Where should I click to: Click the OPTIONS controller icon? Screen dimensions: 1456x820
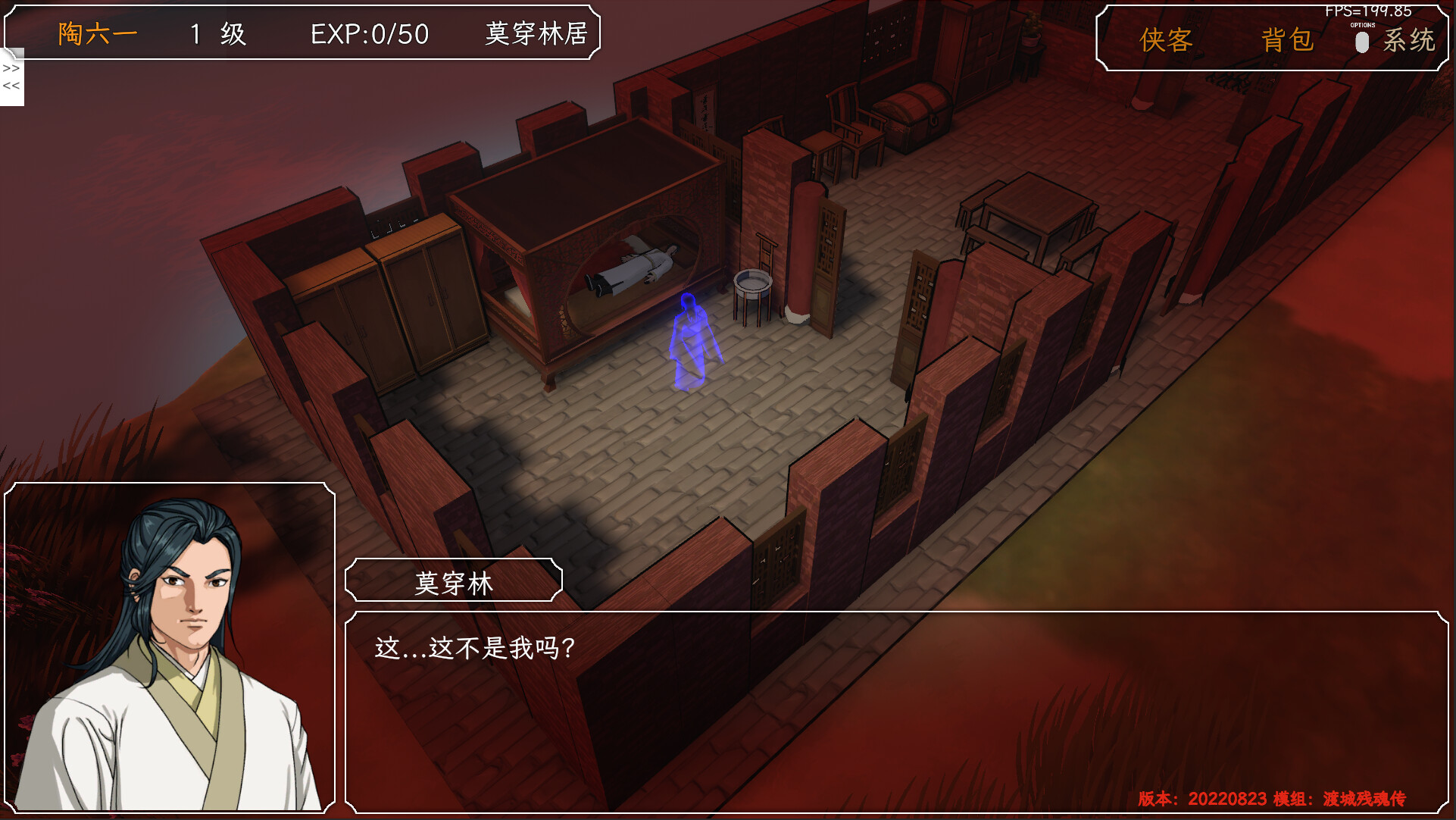pos(1361,42)
